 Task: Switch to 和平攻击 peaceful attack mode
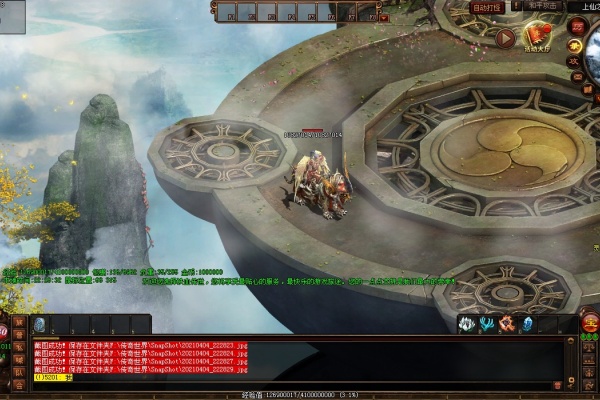(541, 6)
